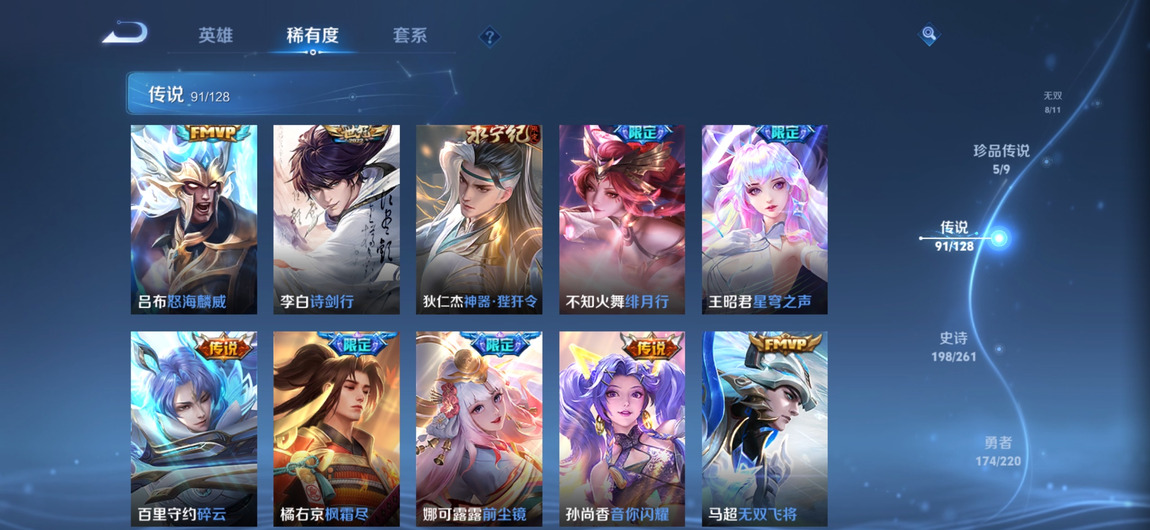
Task: Open the magnifier search icon
Action: (929, 35)
